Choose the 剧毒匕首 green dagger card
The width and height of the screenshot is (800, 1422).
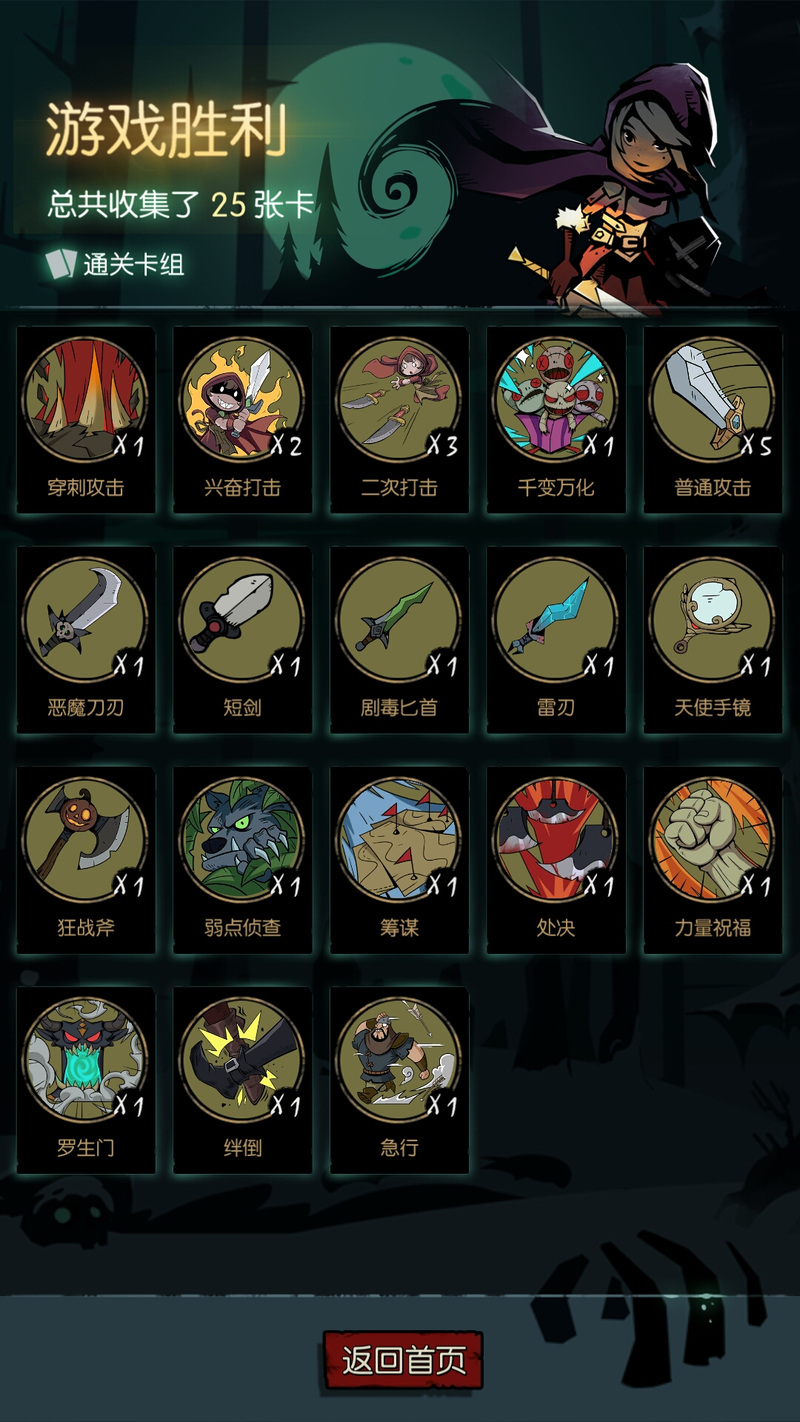tap(399, 639)
